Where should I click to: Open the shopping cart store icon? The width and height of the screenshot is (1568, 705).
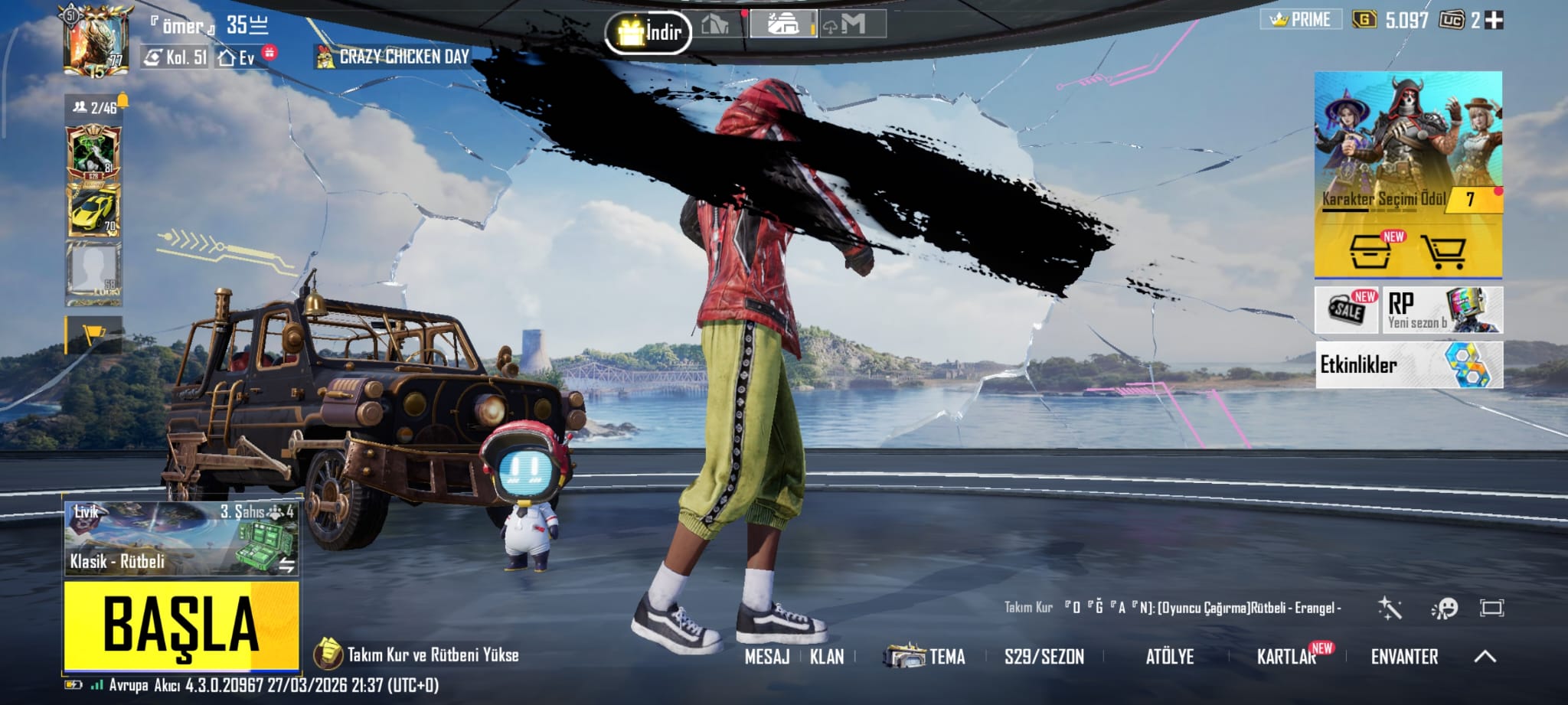point(1442,251)
